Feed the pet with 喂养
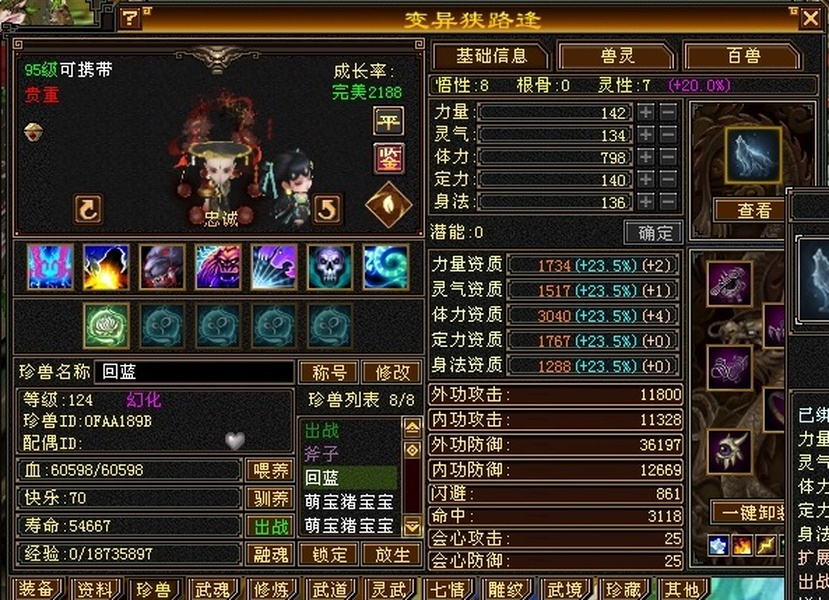The width and height of the screenshot is (829, 600). tap(271, 470)
